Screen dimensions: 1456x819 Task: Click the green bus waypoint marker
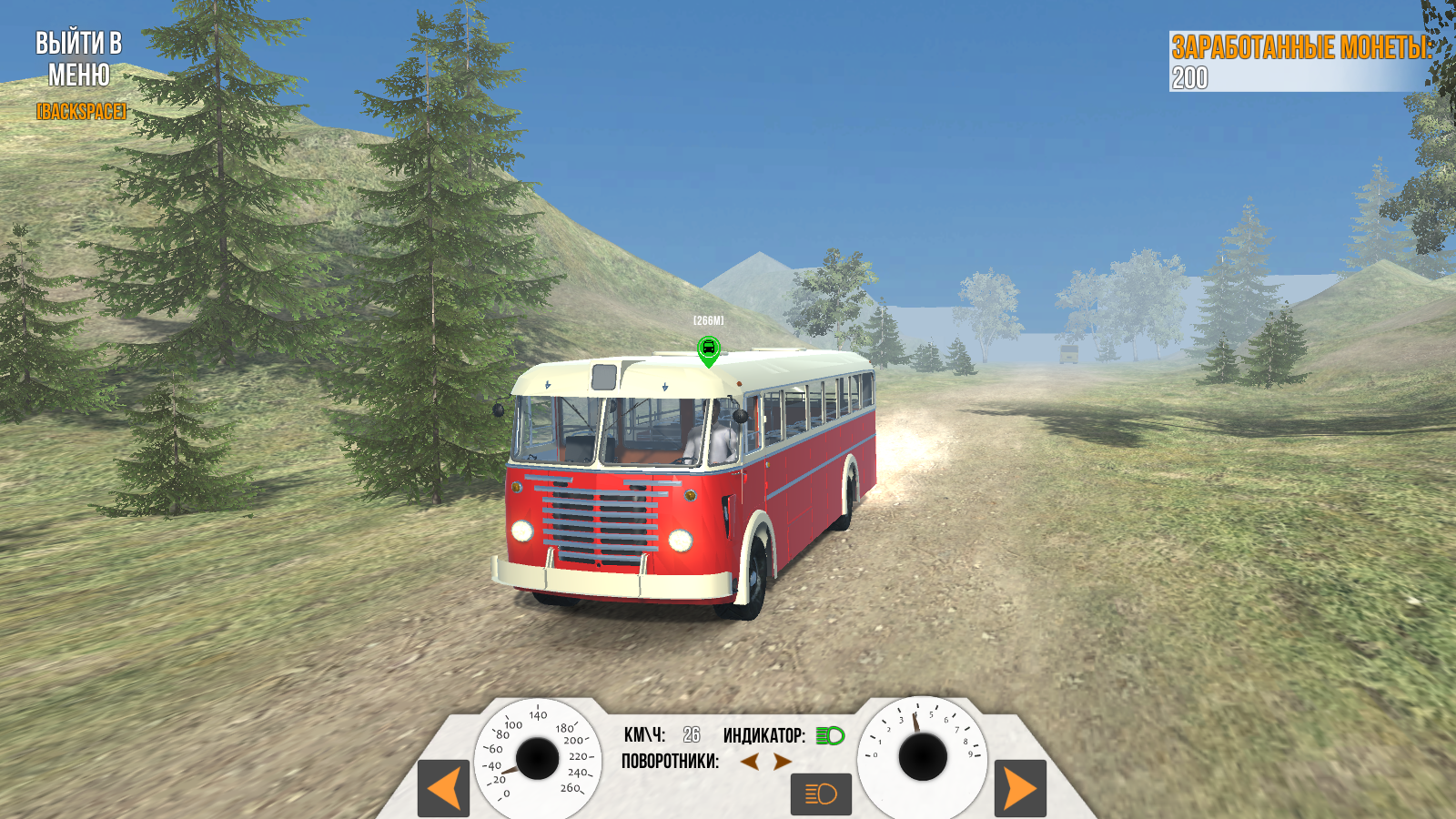click(708, 349)
